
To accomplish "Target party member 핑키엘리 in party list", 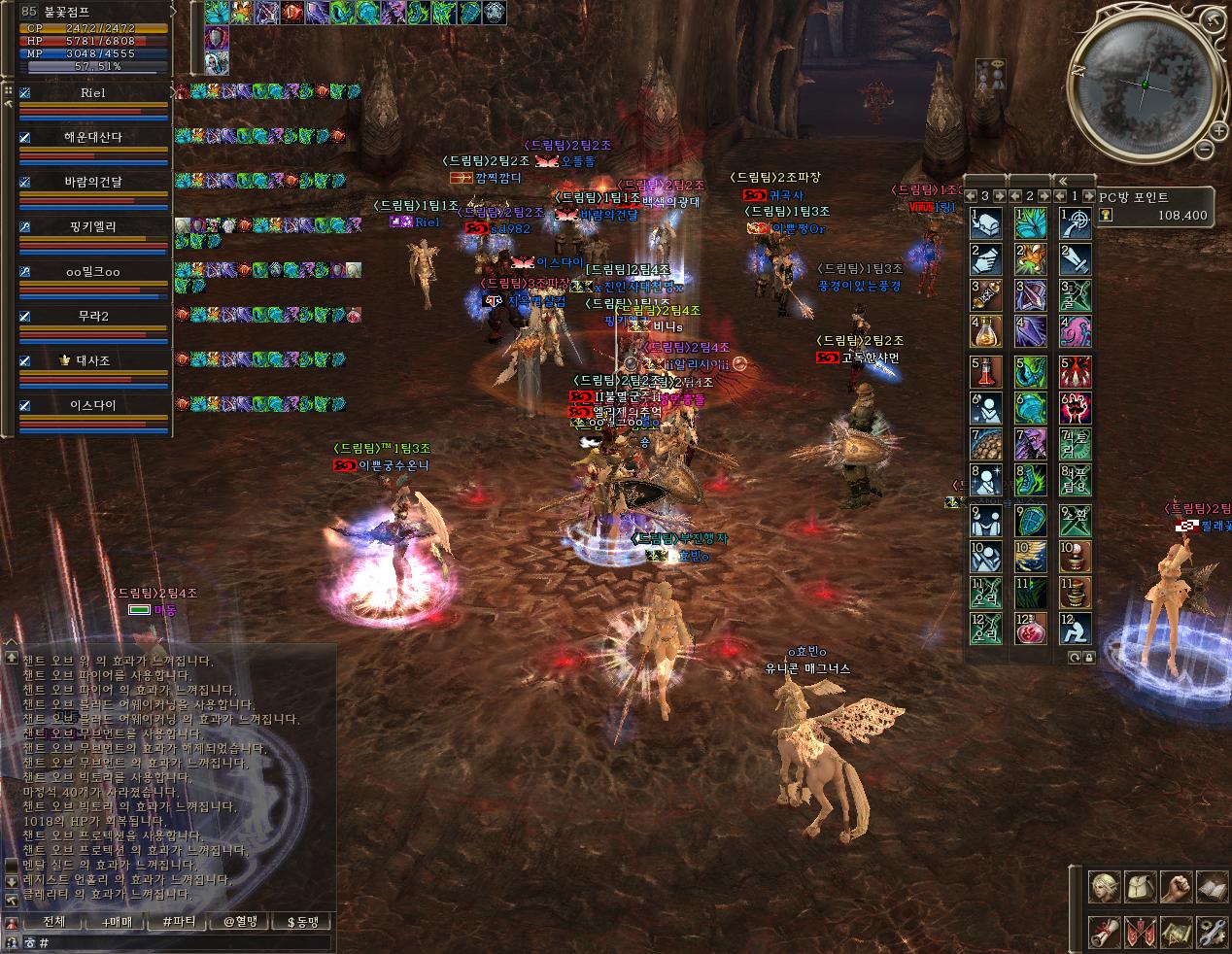I will (x=93, y=226).
